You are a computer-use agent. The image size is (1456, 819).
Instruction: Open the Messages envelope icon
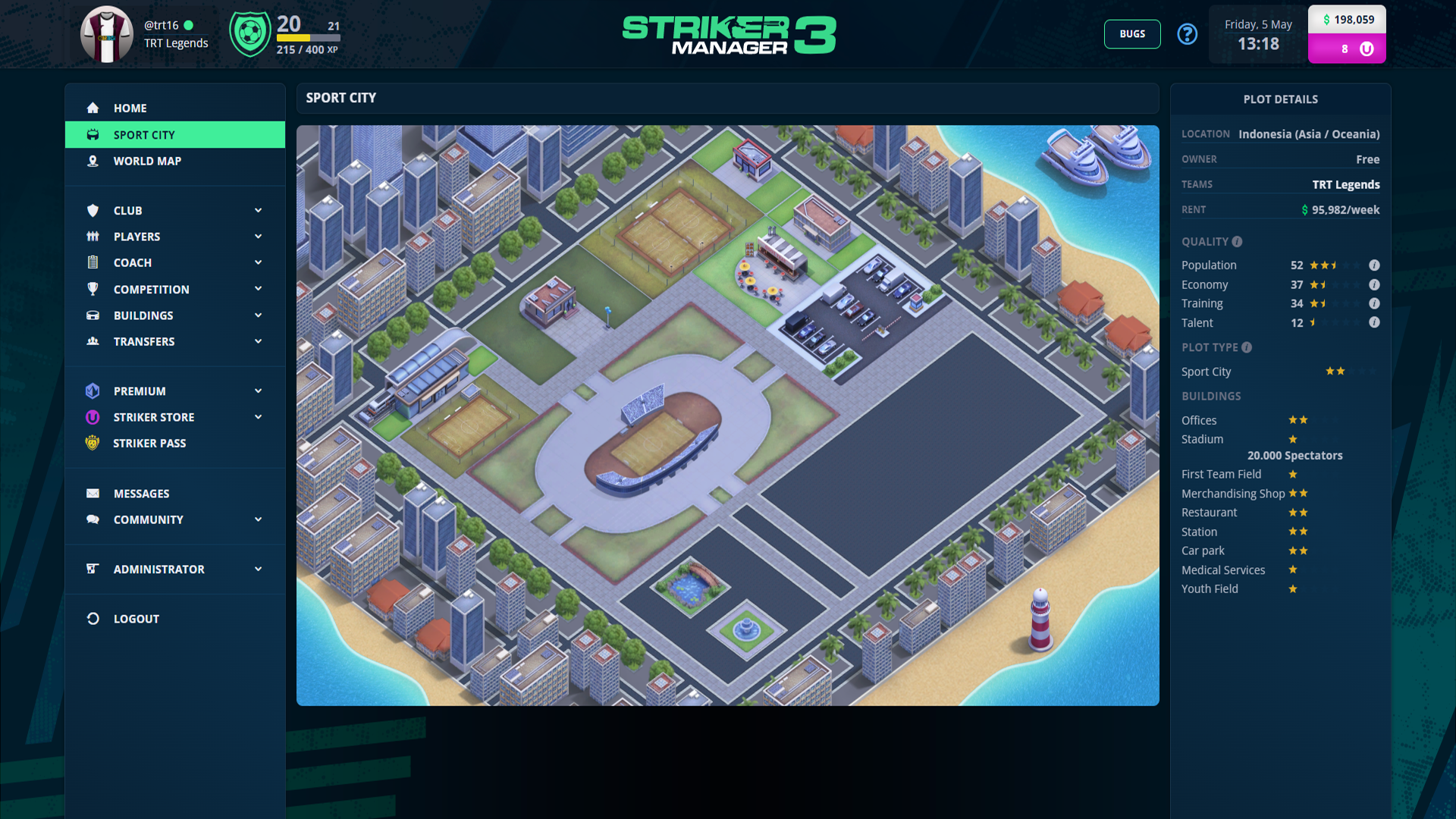tap(93, 493)
